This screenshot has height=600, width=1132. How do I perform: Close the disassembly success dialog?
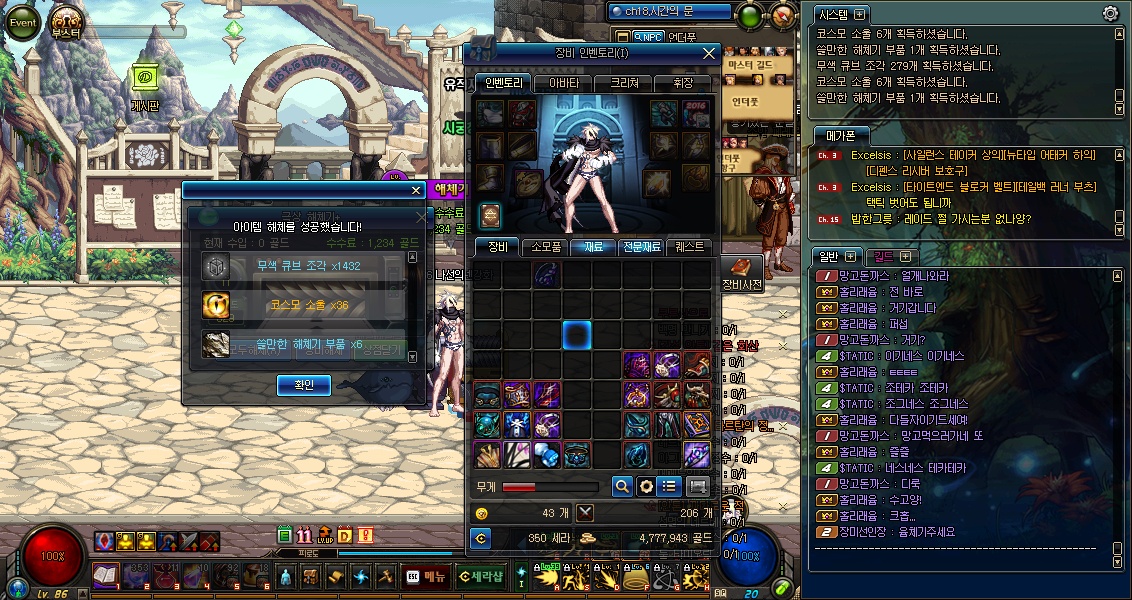tap(417, 190)
